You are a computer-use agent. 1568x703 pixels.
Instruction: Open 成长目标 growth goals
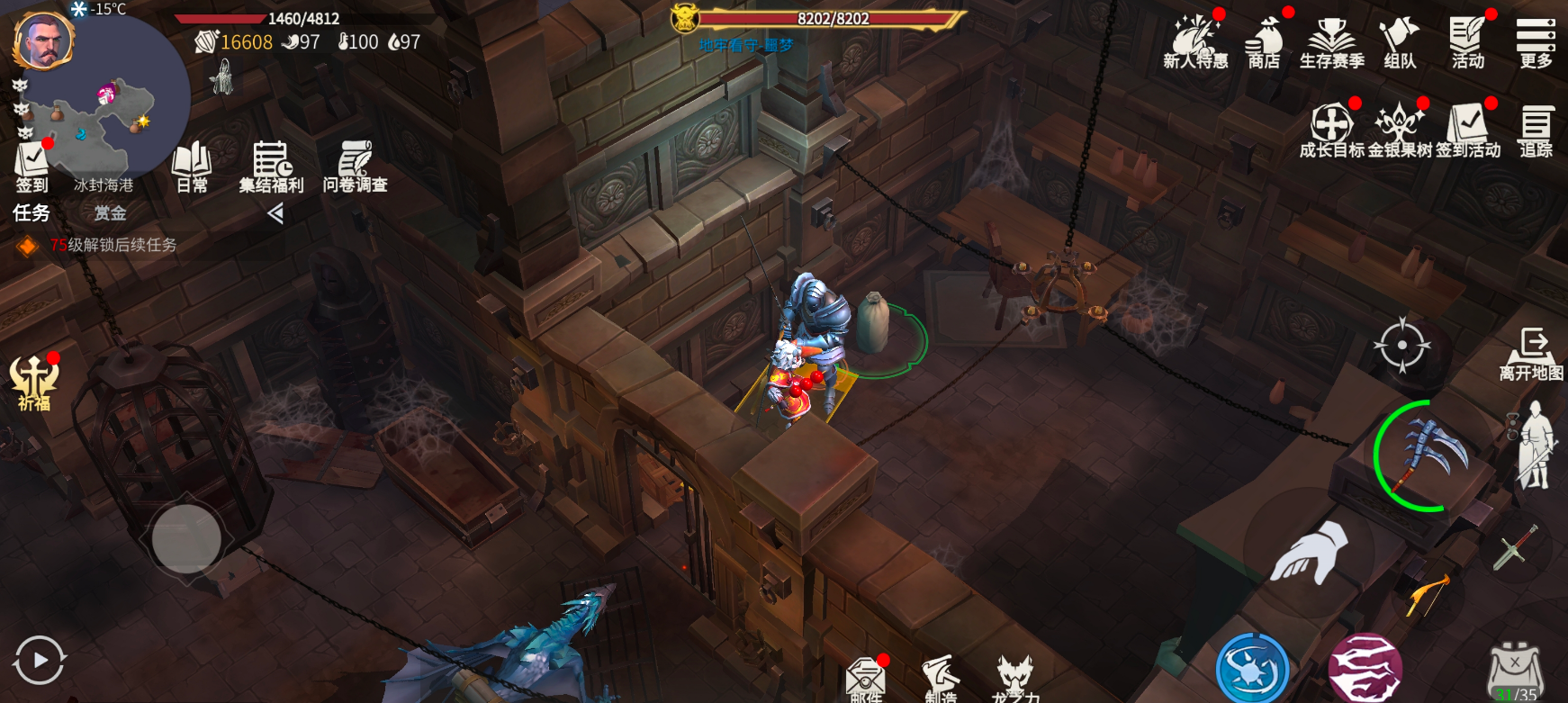click(1332, 131)
